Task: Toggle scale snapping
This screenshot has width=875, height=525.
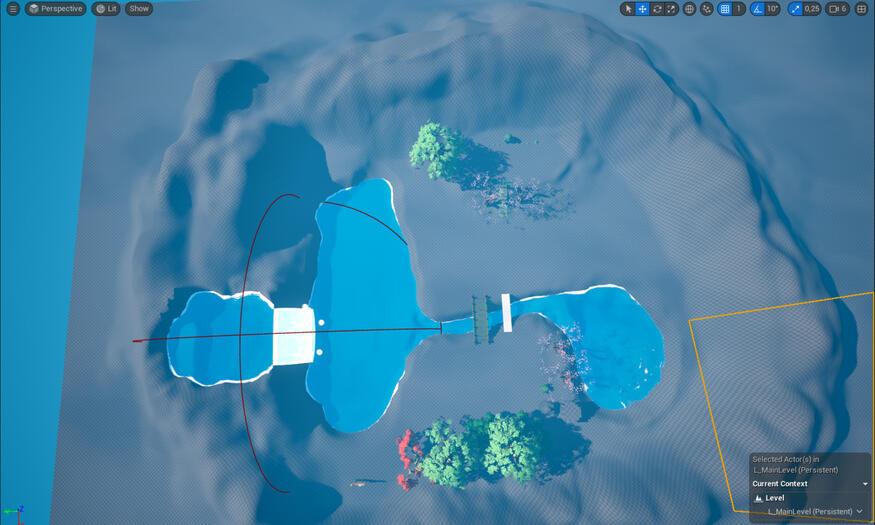Action: coord(795,9)
